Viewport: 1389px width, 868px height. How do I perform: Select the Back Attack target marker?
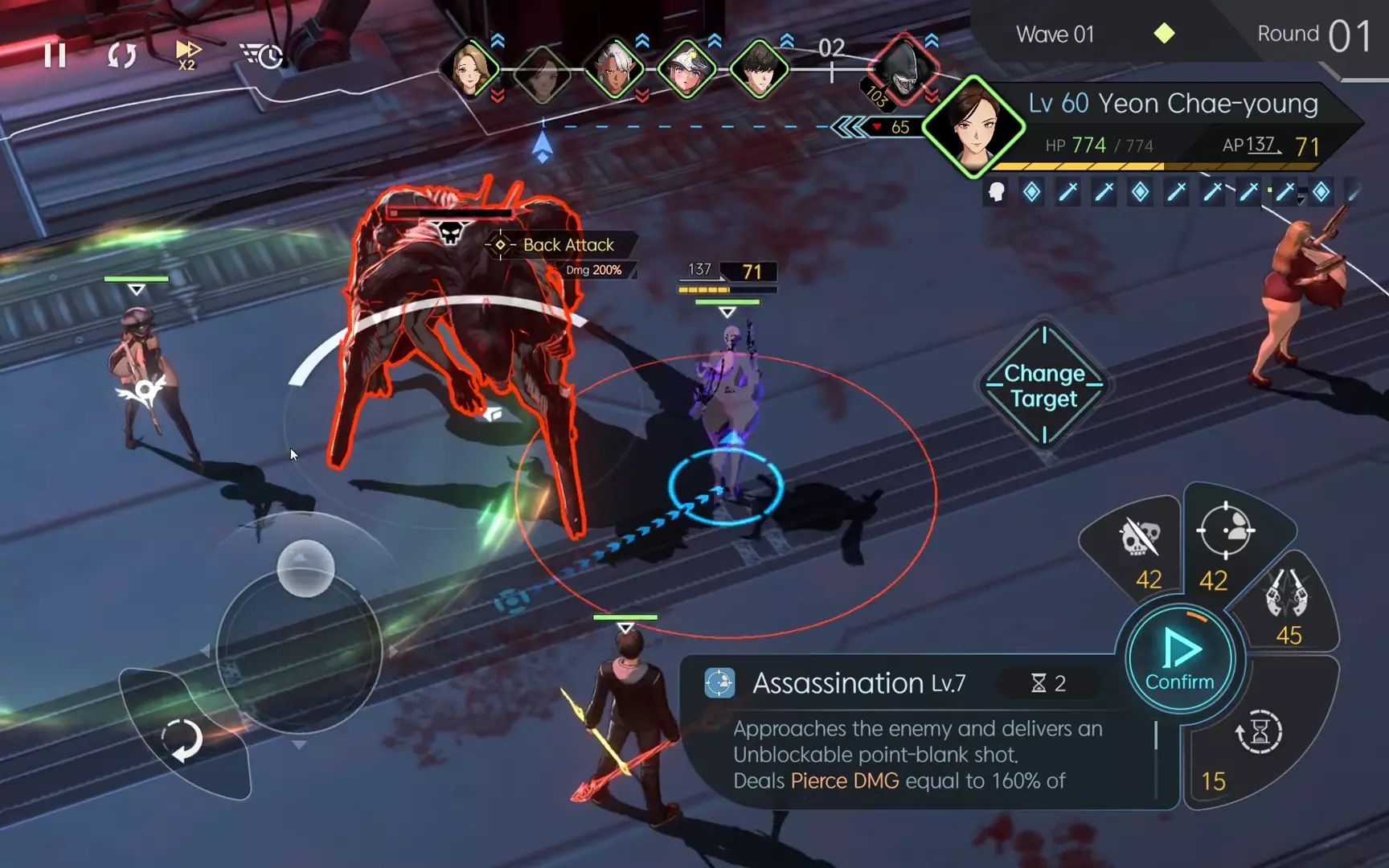point(501,244)
